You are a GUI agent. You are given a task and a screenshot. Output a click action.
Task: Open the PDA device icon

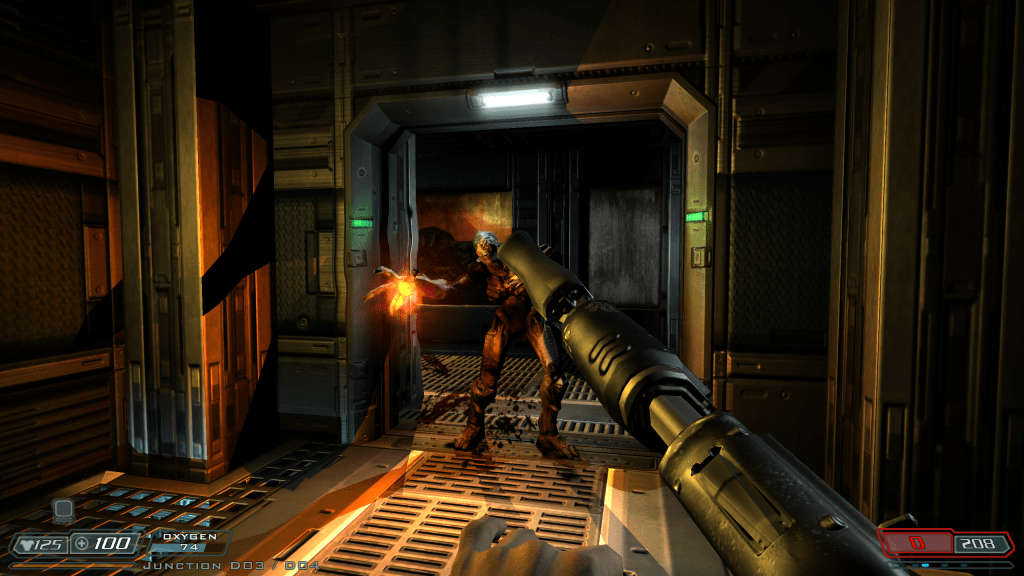point(63,510)
